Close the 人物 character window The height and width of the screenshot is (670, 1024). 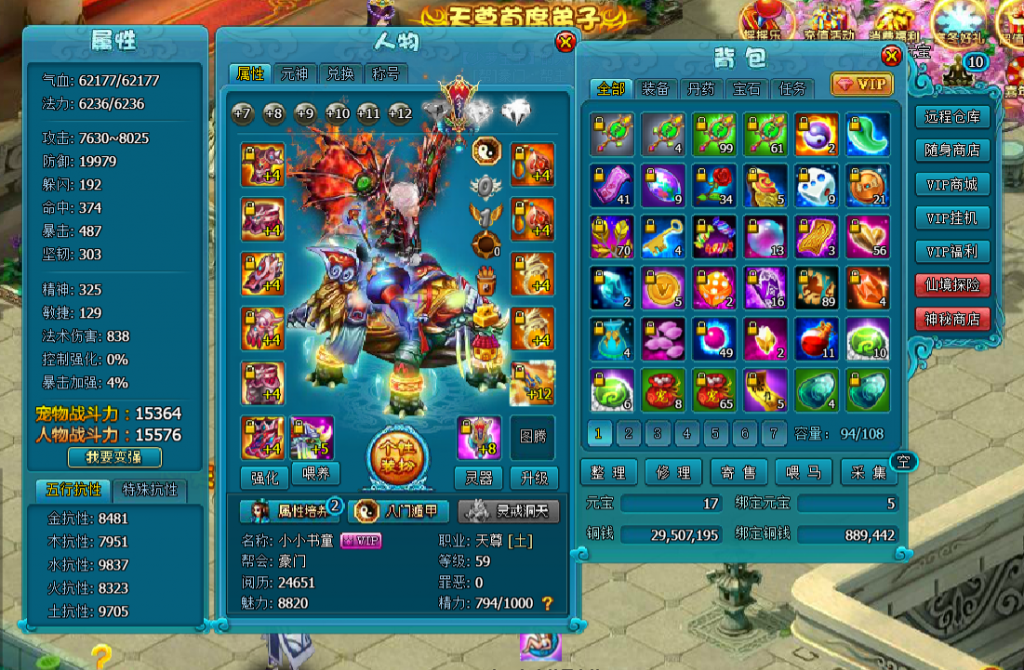tap(565, 42)
